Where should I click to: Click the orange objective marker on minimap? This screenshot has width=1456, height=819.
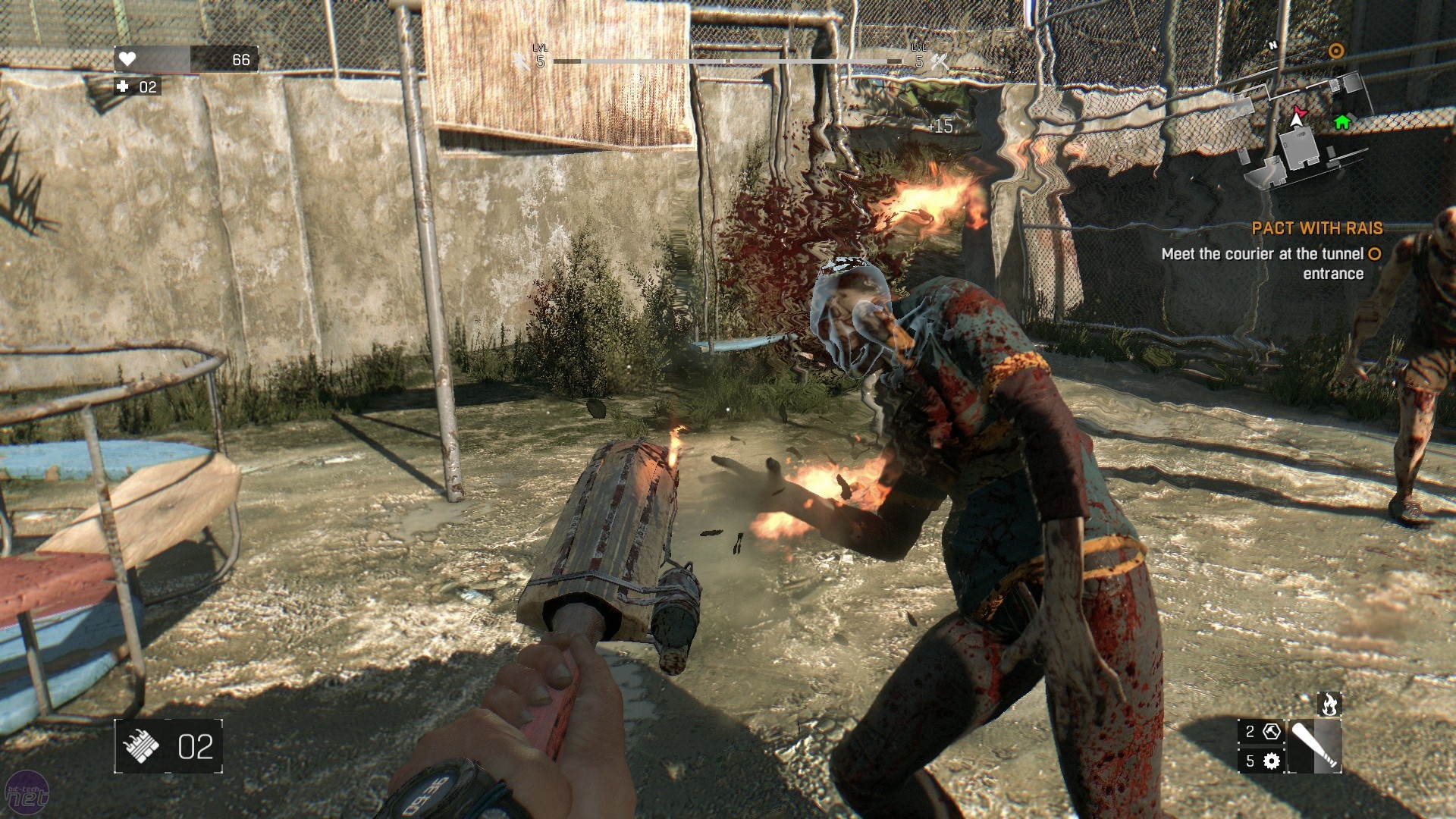(1336, 51)
